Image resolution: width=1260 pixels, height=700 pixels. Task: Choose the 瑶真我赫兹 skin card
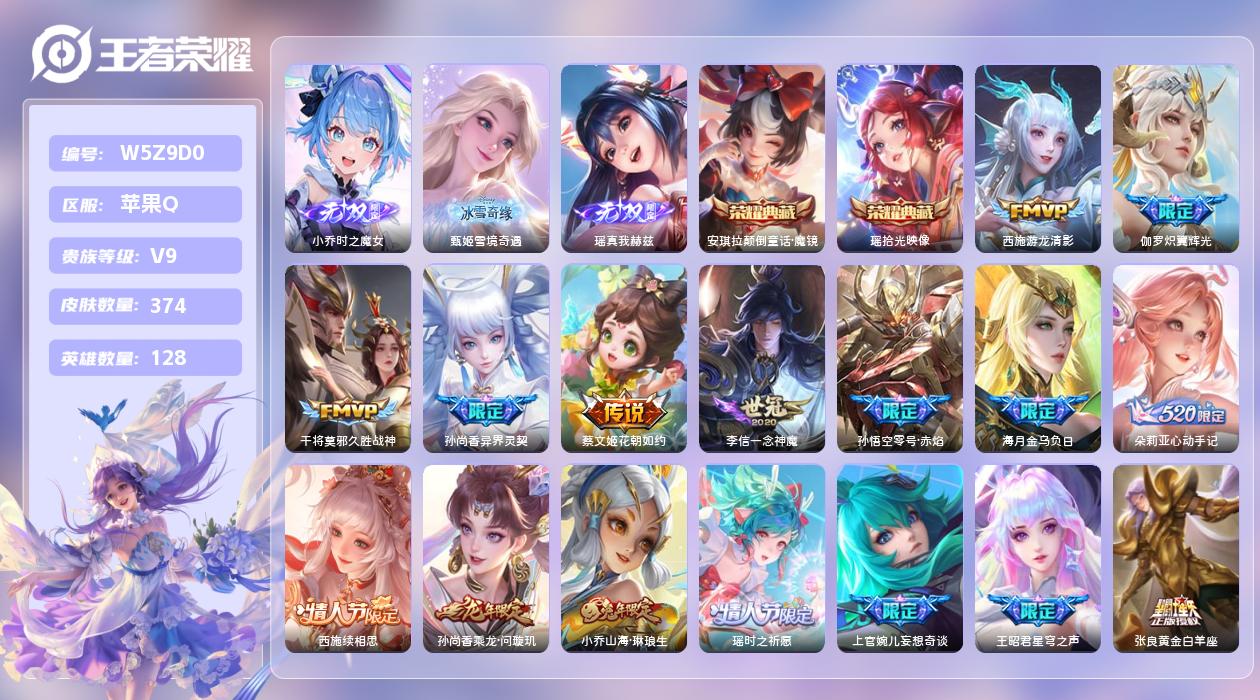point(624,158)
